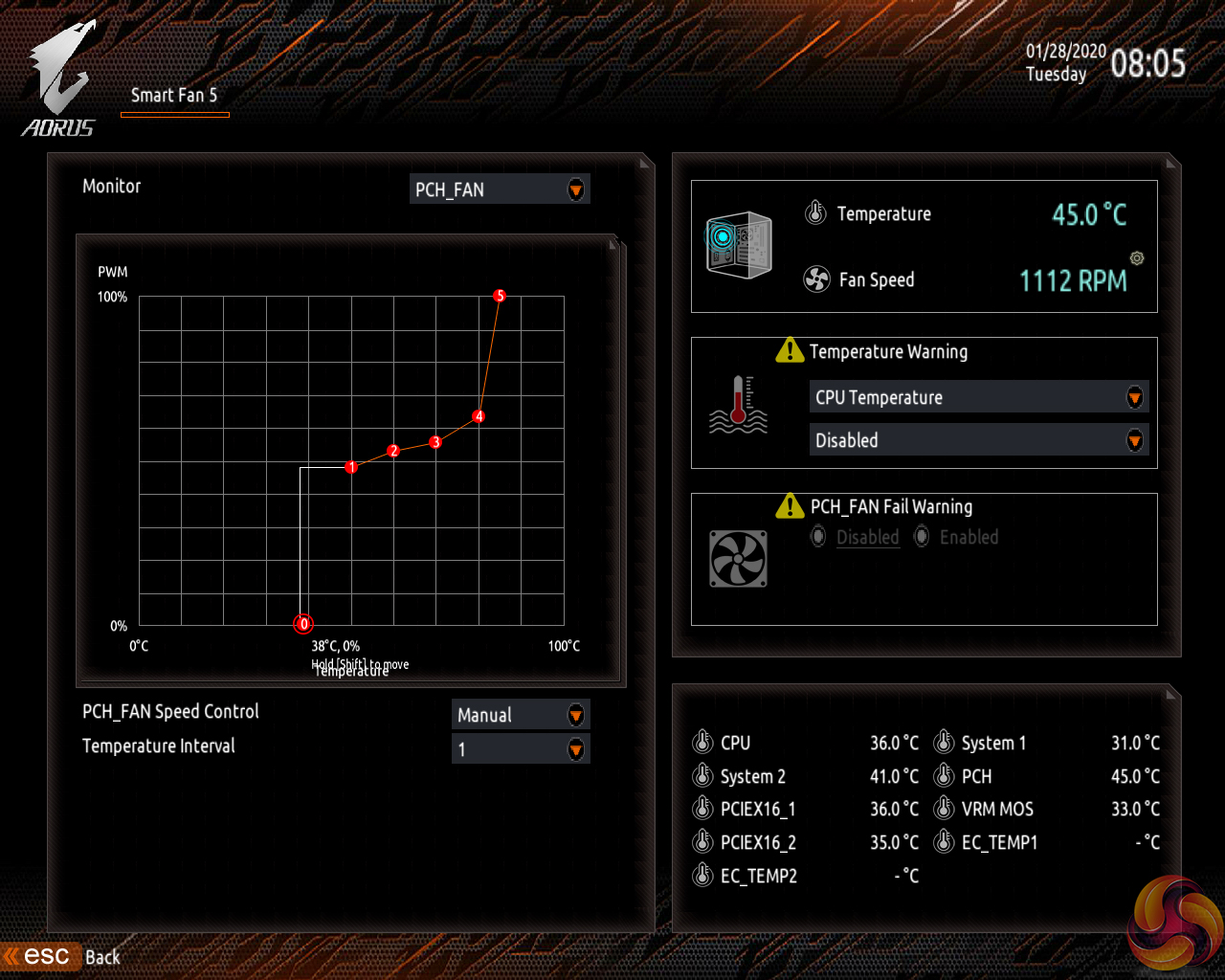Select fan curve point 3
Viewport: 1225px width, 980px height.
click(435, 442)
